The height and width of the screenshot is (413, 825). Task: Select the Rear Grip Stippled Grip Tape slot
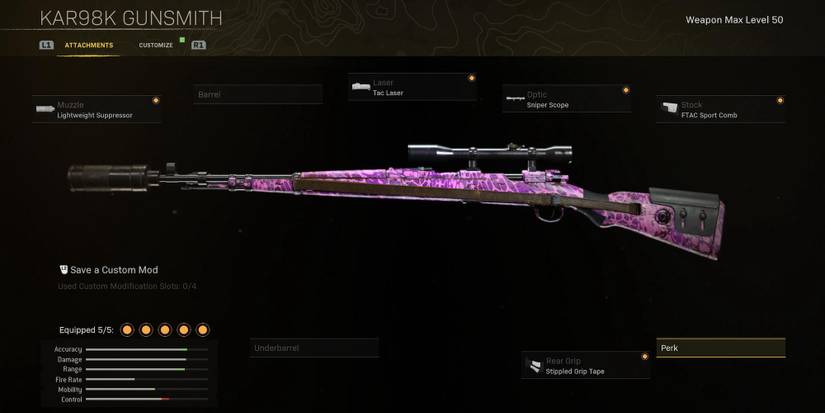(x=585, y=366)
